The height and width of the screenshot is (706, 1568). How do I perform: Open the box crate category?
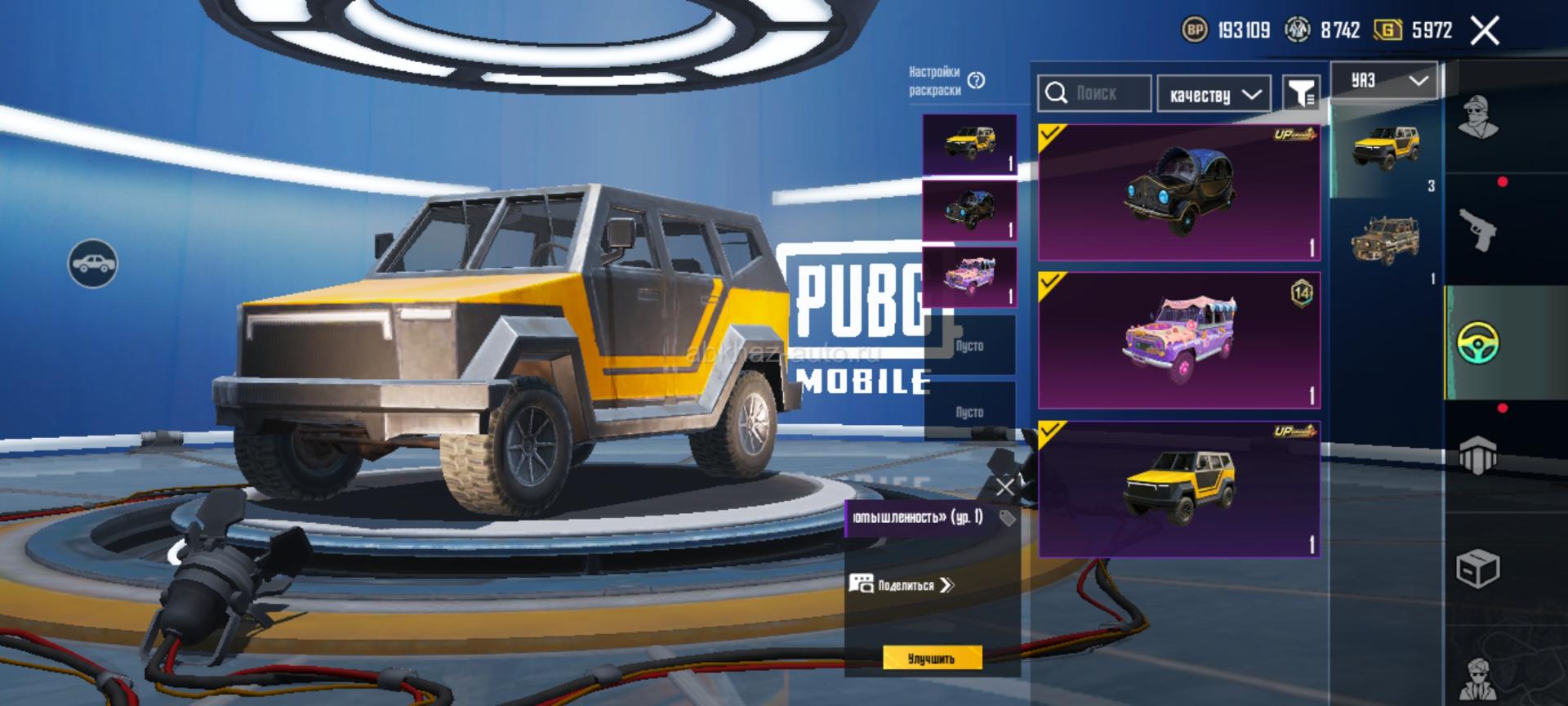click(x=1478, y=569)
